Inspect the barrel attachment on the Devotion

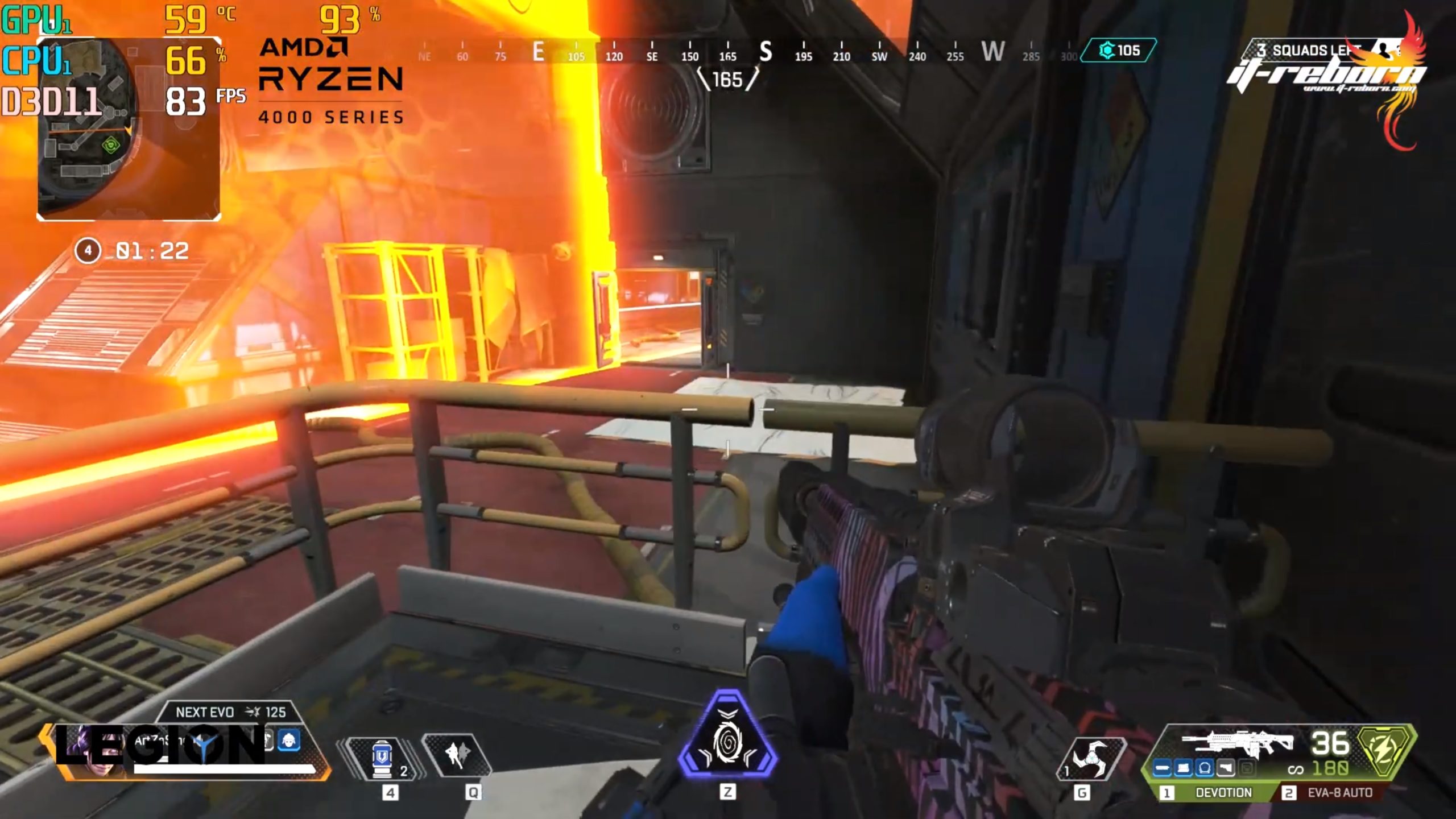(1162, 769)
